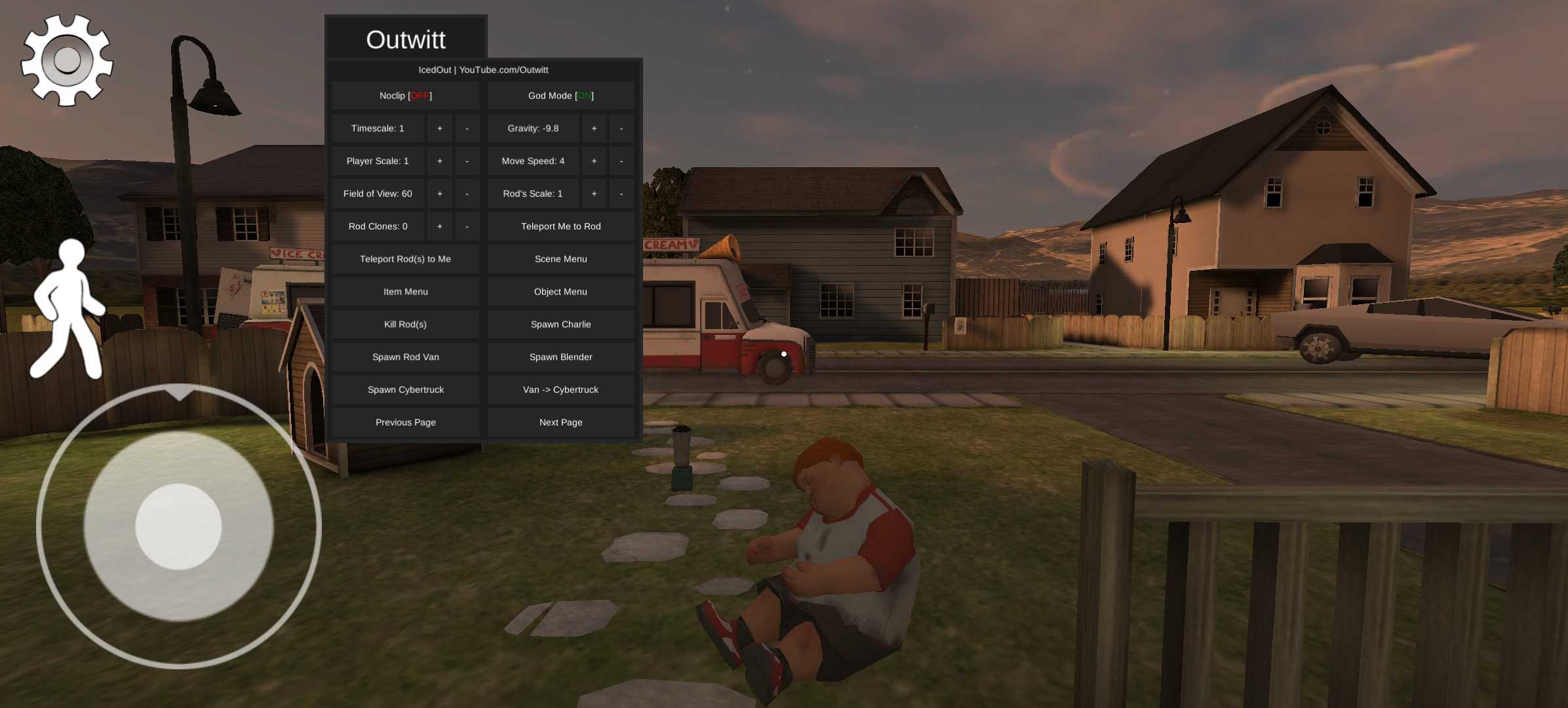Viewport: 1568px width, 708px height.
Task: Tap the walking figure stance icon
Action: pos(68,309)
